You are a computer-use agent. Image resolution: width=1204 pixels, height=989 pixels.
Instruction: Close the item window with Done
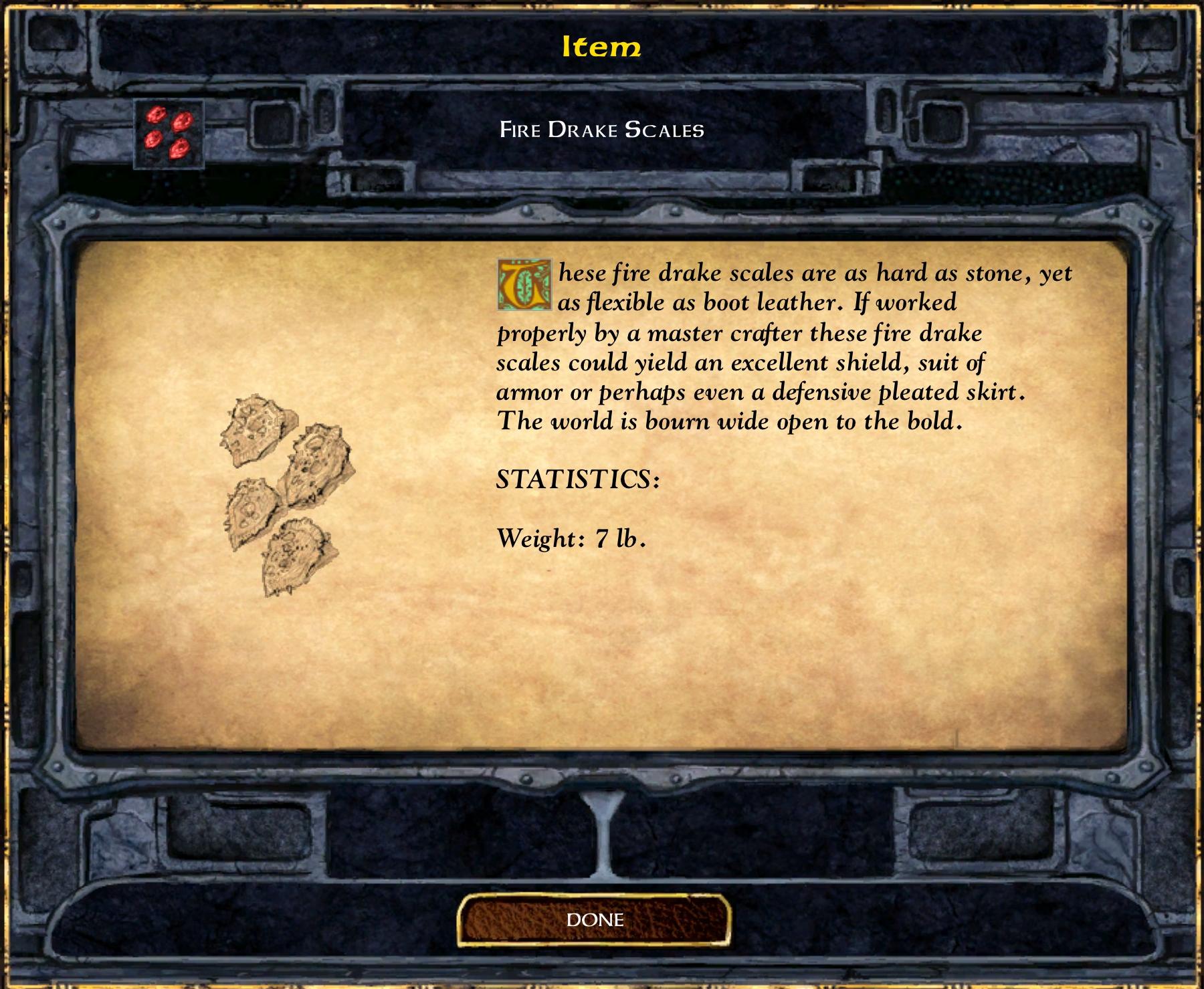point(594,920)
